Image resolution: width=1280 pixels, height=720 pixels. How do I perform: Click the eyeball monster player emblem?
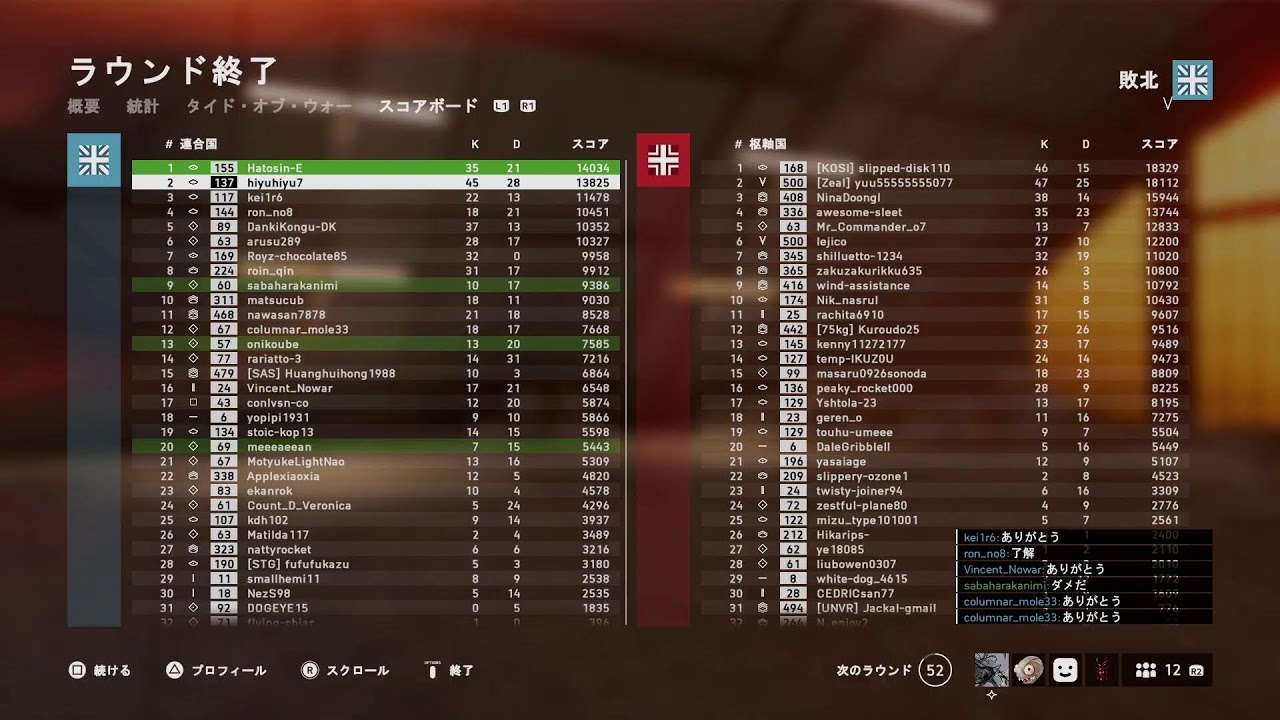pos(1027,670)
